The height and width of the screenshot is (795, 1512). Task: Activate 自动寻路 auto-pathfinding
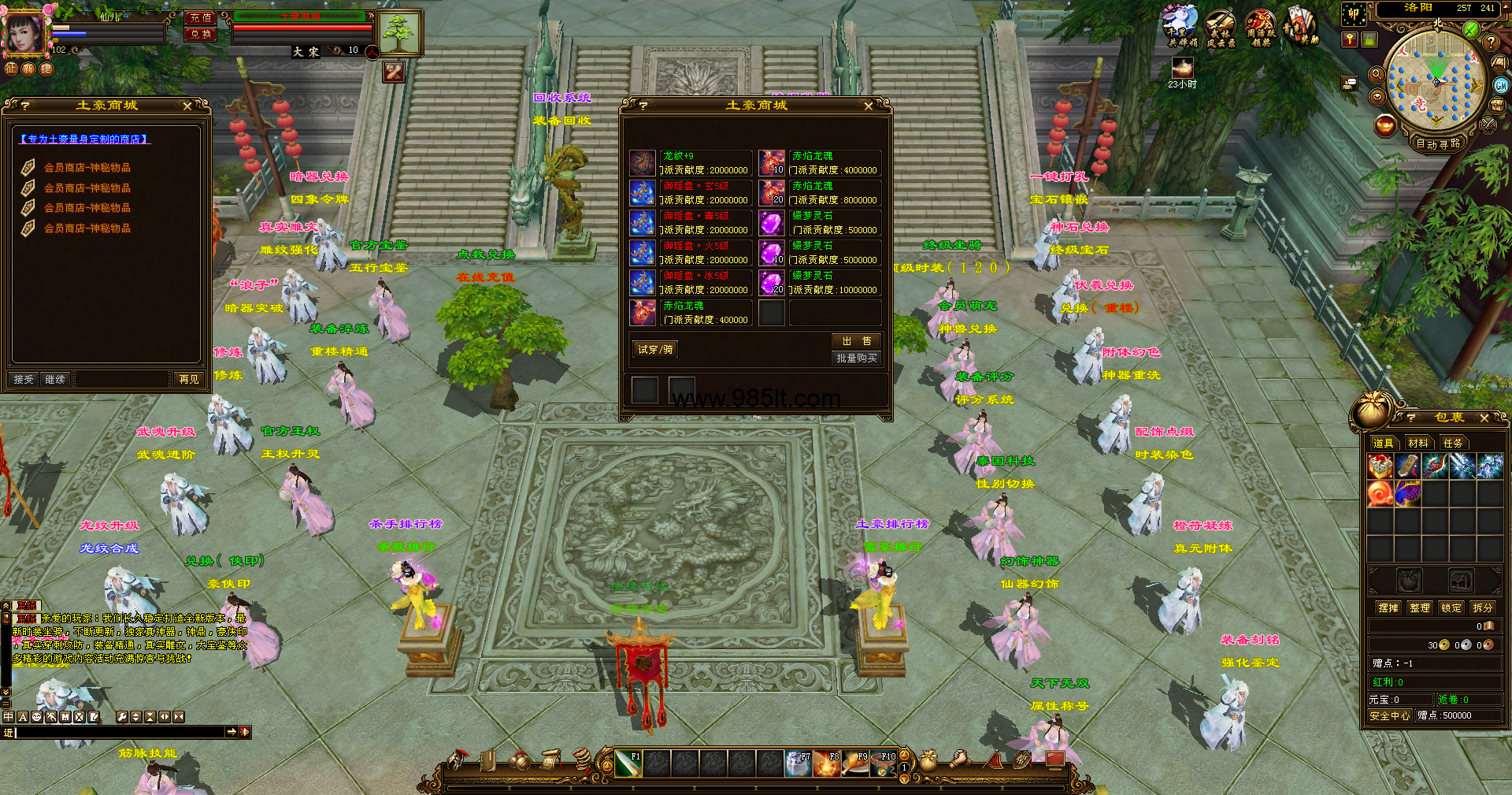tap(1438, 144)
